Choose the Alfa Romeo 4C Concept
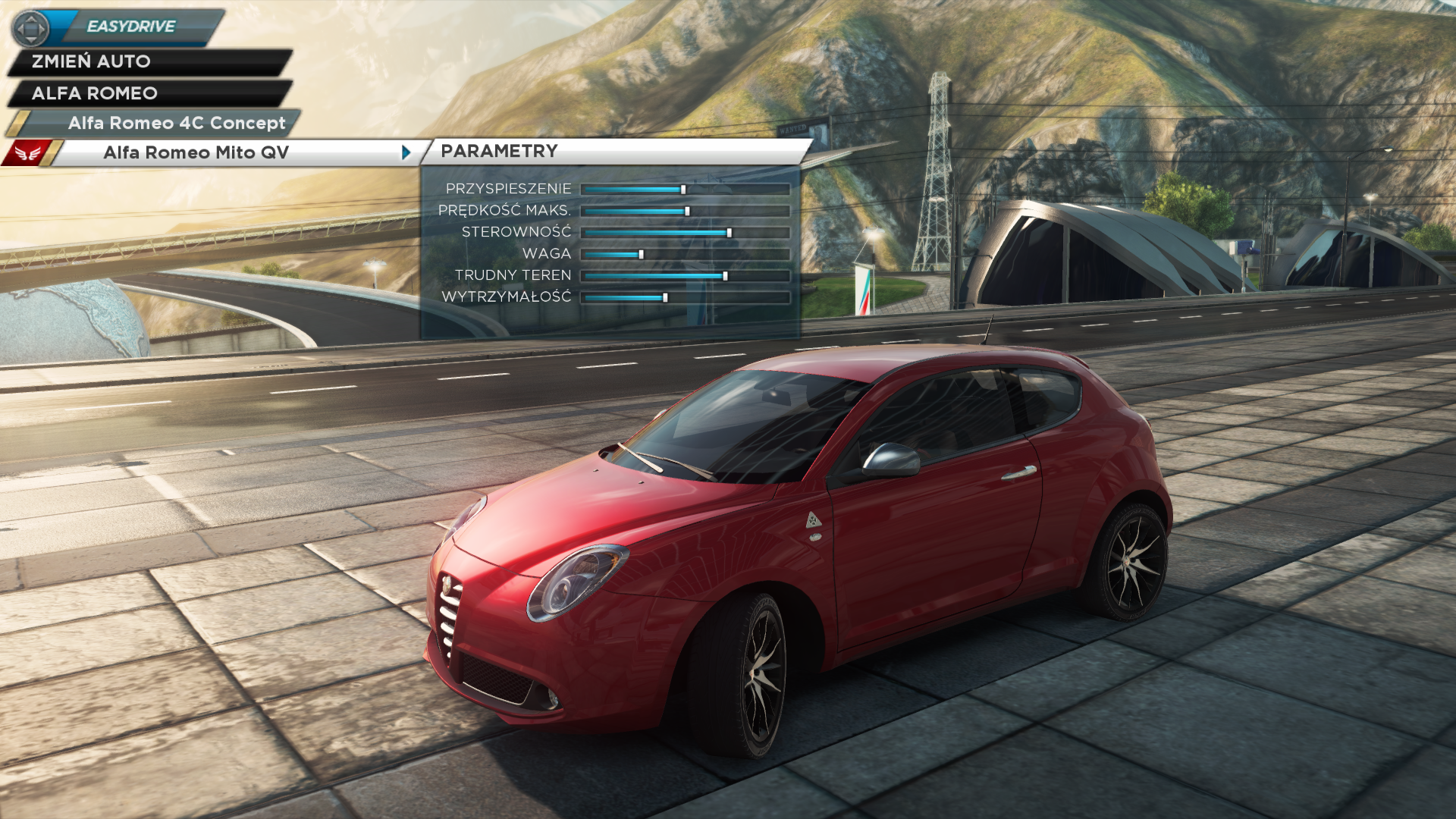 (176, 123)
